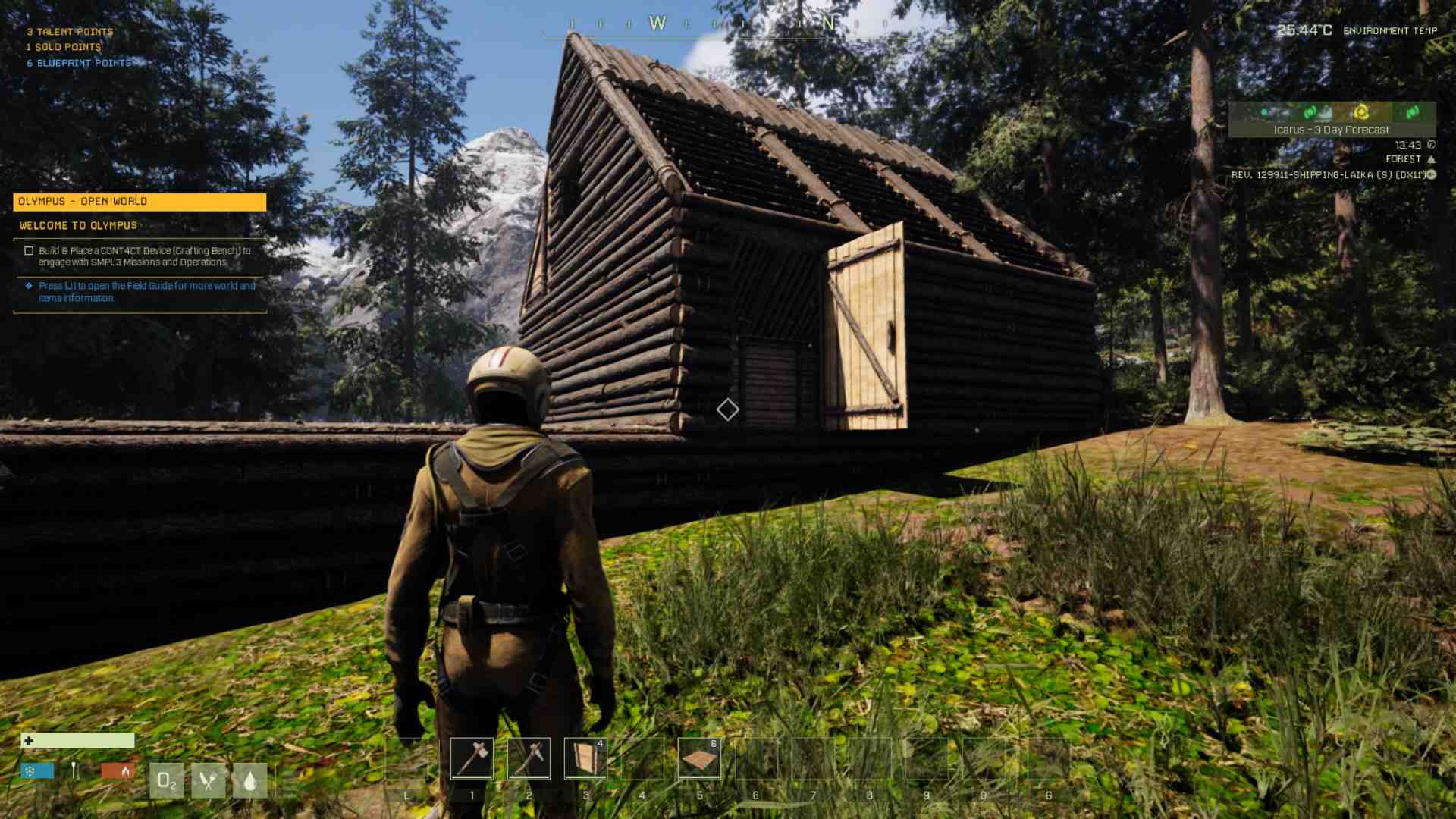Check the Build & Place a CONT4CT Device objective
Viewport: 1456px width, 819px height.
(x=29, y=250)
